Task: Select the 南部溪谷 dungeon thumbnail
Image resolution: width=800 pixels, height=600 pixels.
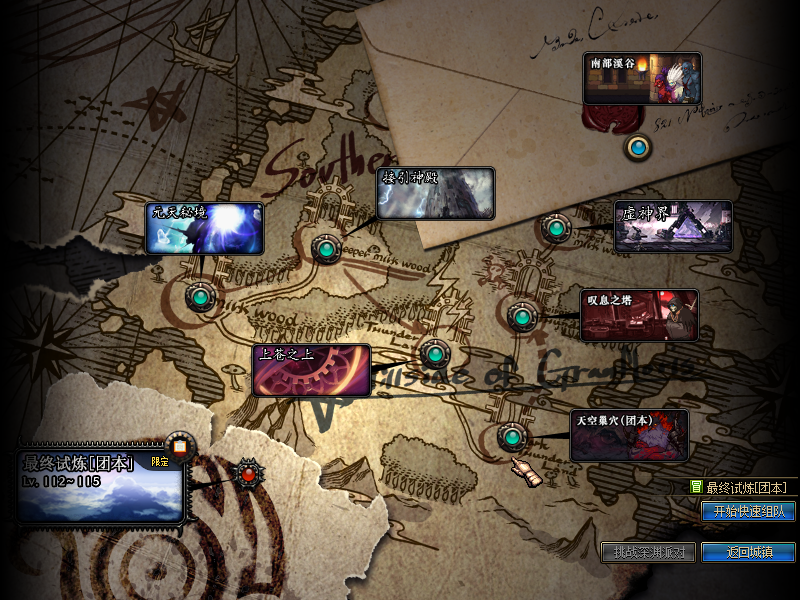Action: (x=642, y=79)
